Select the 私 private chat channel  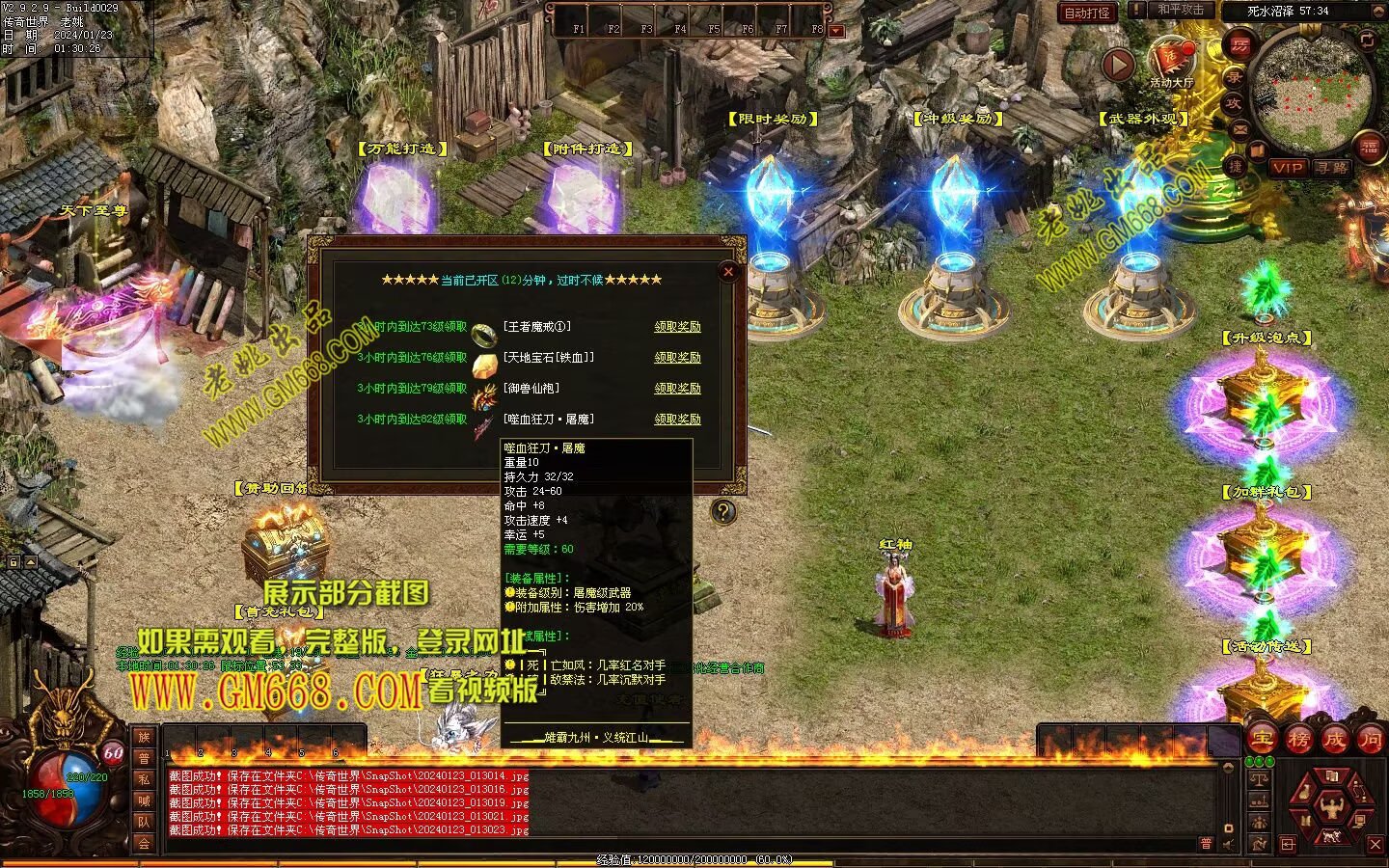[x=144, y=779]
